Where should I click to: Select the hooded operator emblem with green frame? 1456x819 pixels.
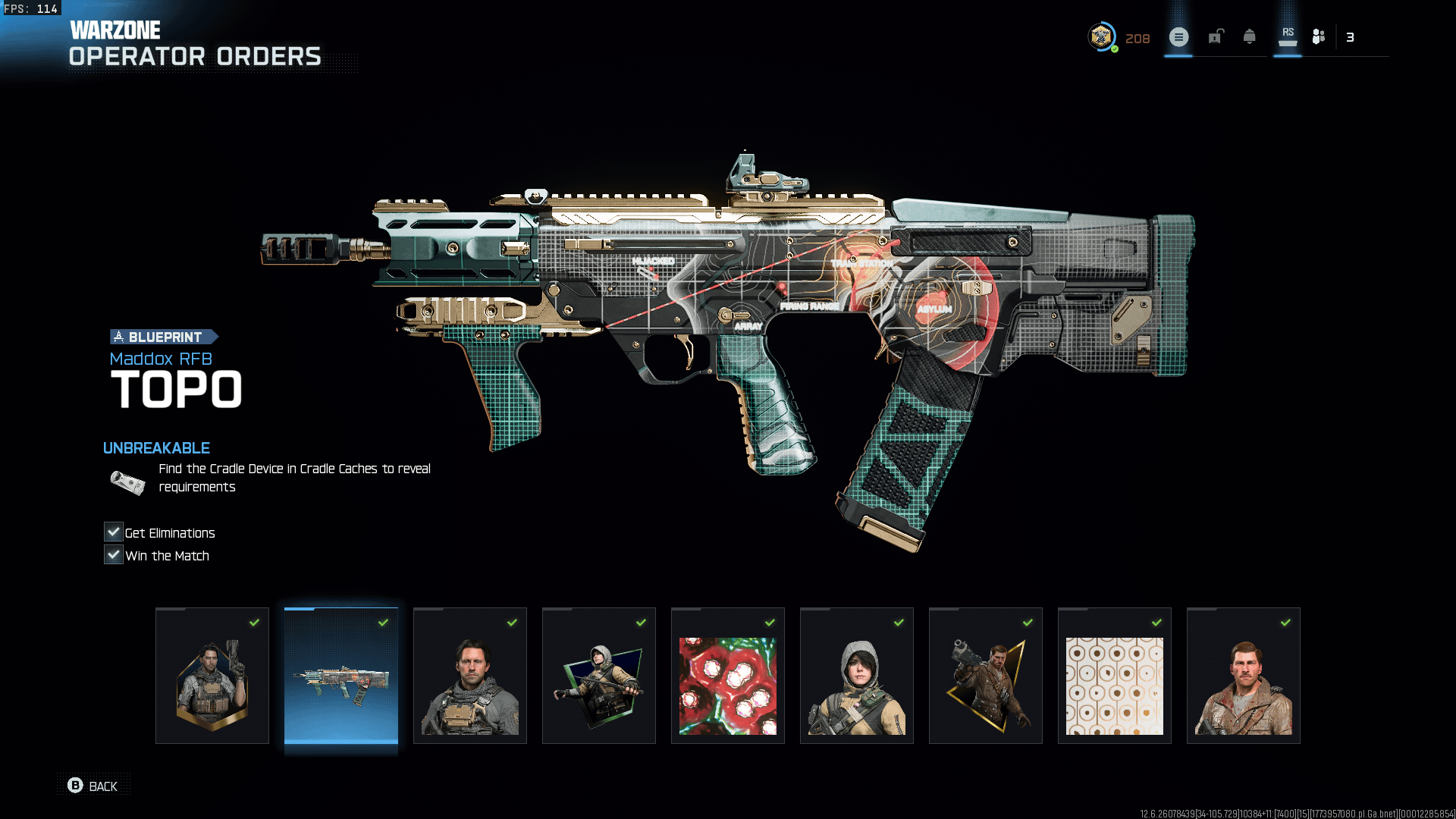pos(599,675)
